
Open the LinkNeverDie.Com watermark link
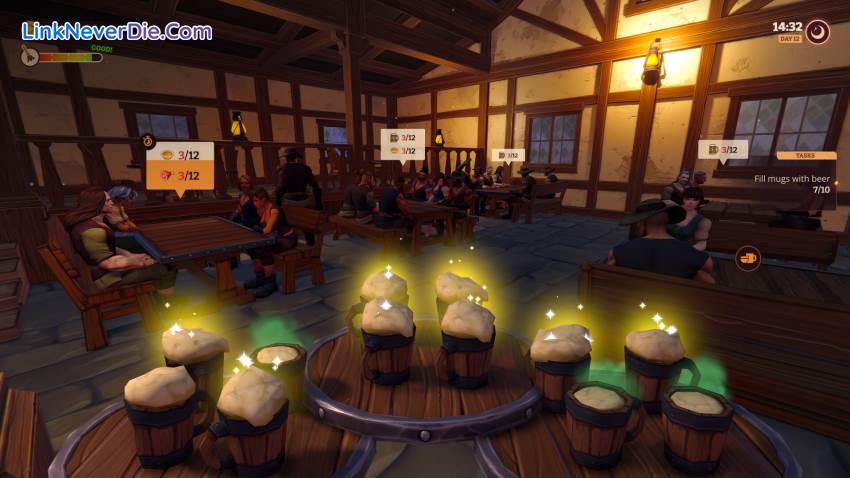[117, 30]
